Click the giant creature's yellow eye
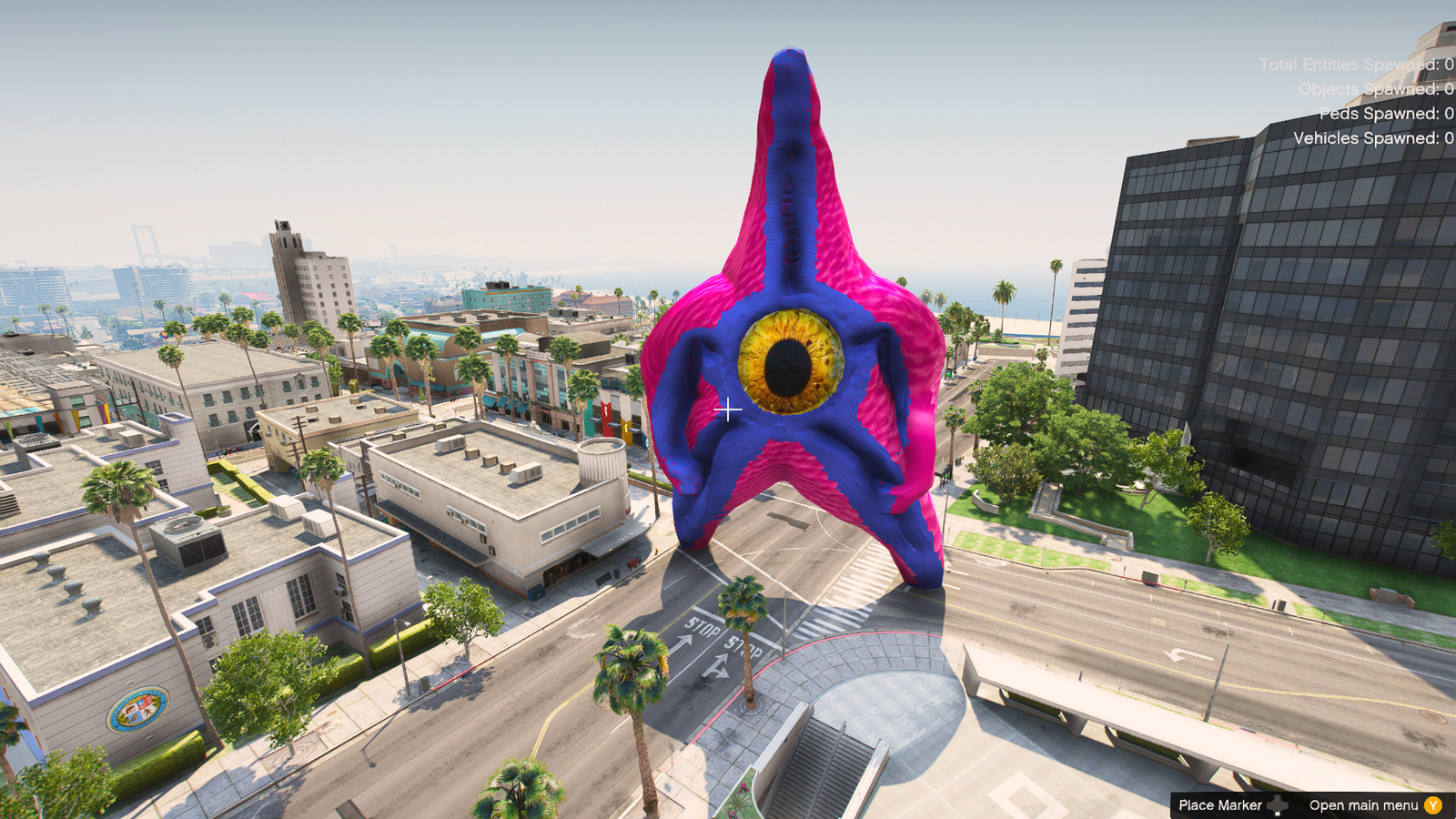1456x819 pixels. click(x=789, y=362)
